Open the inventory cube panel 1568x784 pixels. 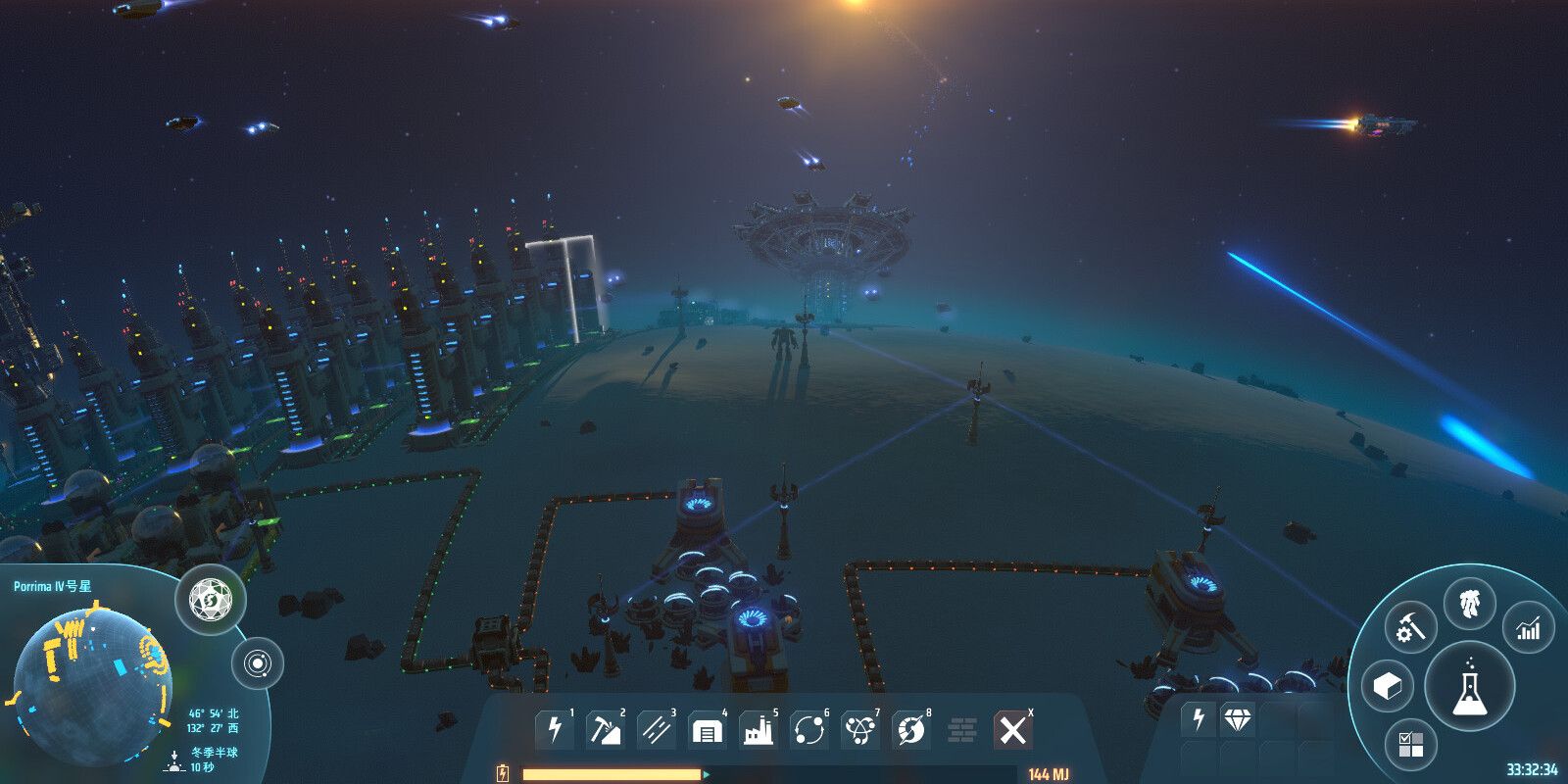[x=1388, y=686]
